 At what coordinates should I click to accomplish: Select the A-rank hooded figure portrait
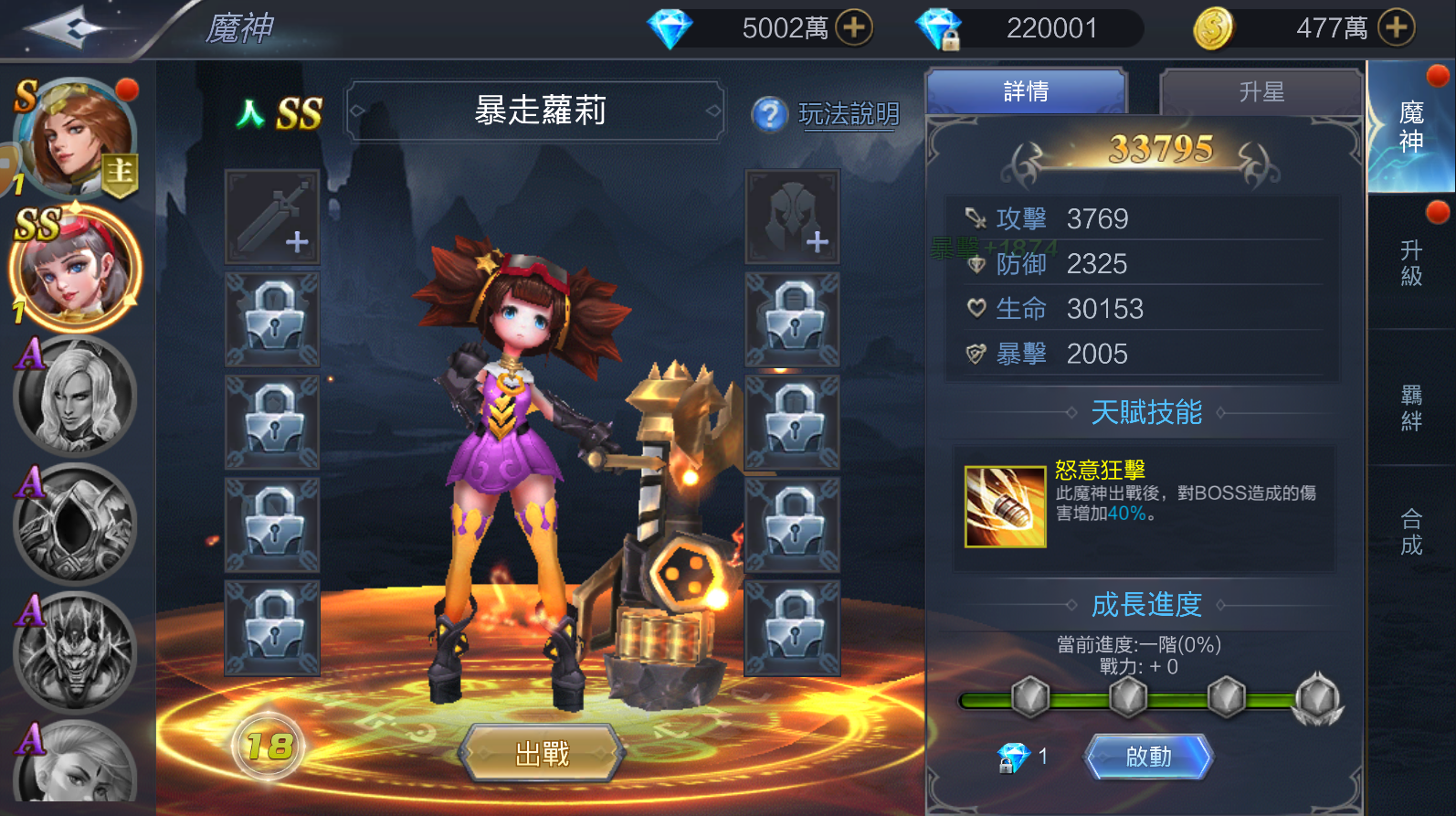[75, 525]
